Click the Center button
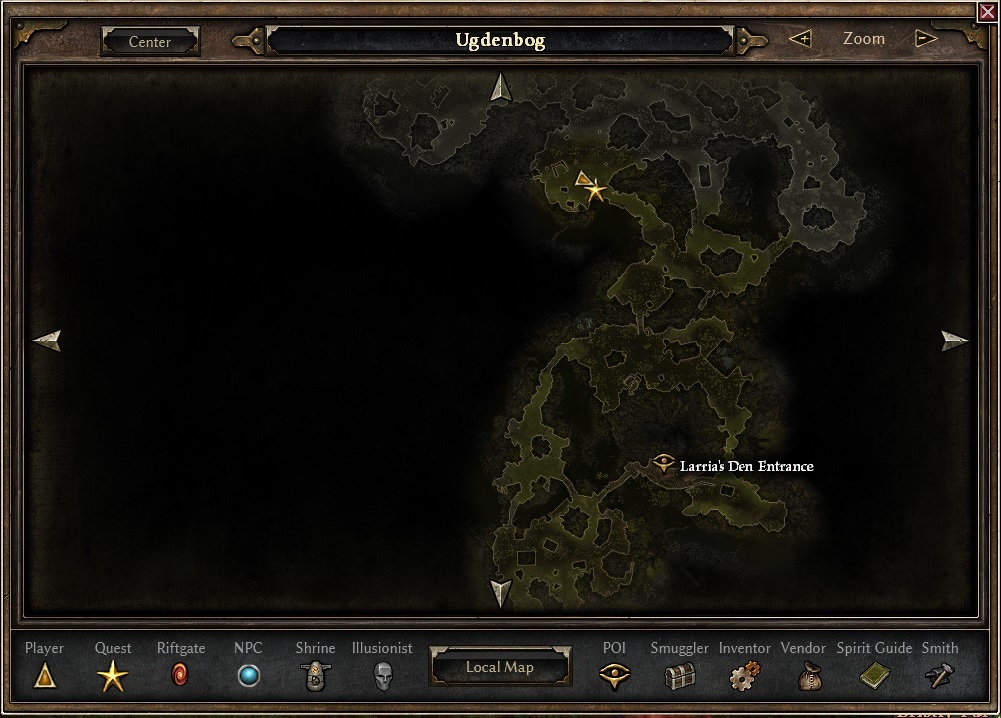The image size is (1001, 718). click(150, 42)
